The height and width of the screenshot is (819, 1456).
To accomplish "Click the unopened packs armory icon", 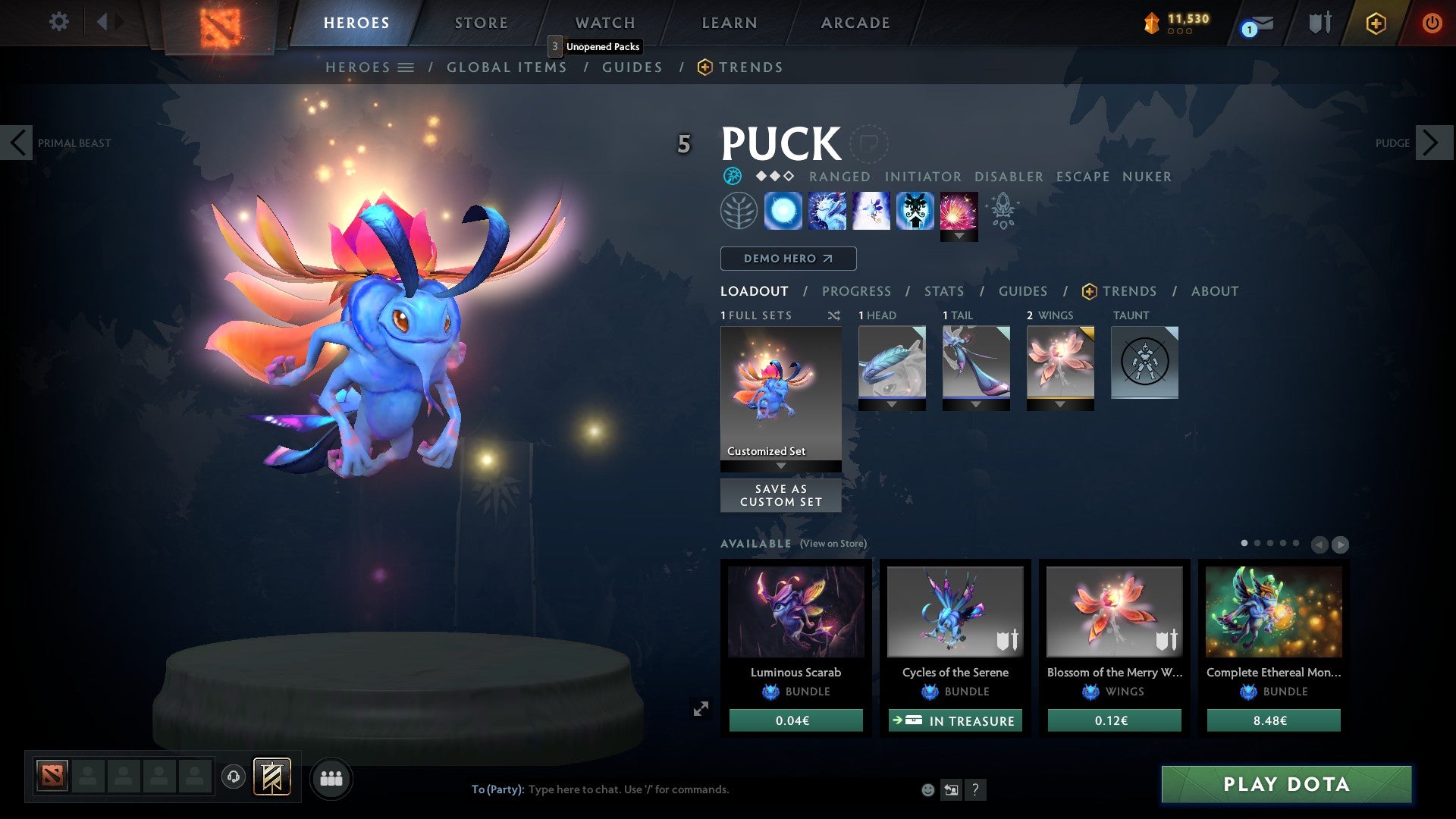I will coord(1319,22).
